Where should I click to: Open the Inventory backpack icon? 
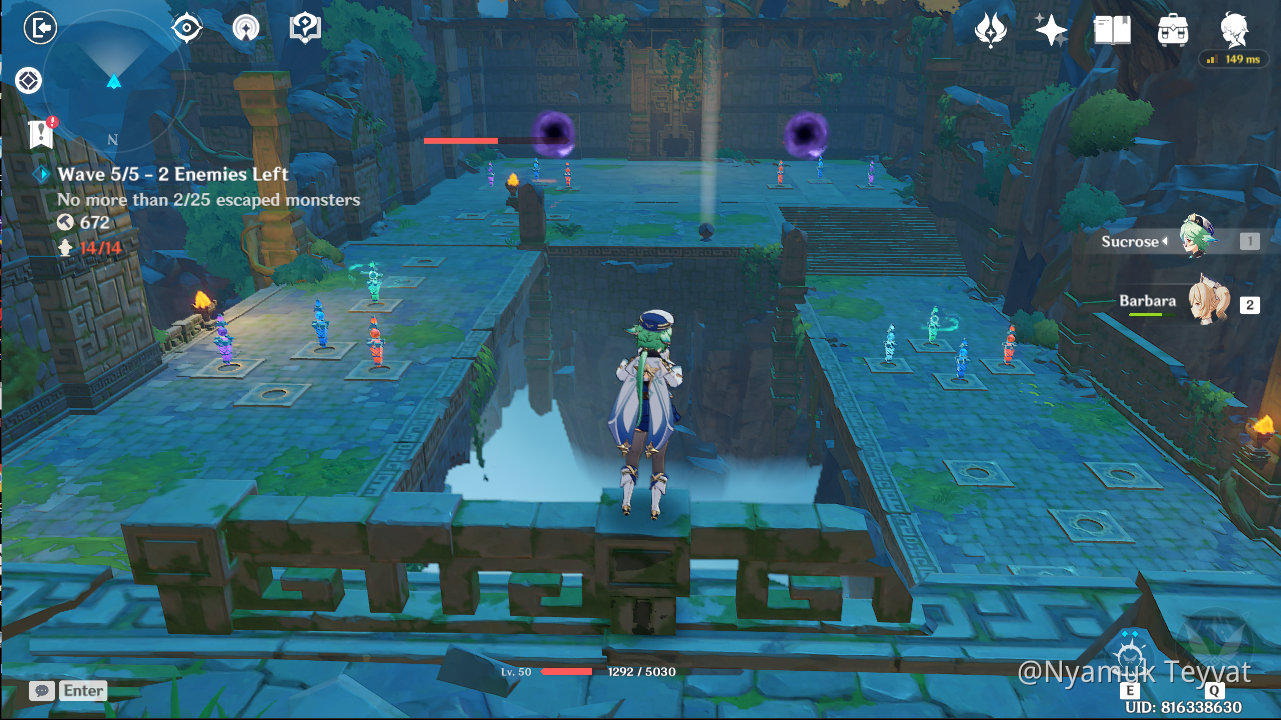[1172, 29]
